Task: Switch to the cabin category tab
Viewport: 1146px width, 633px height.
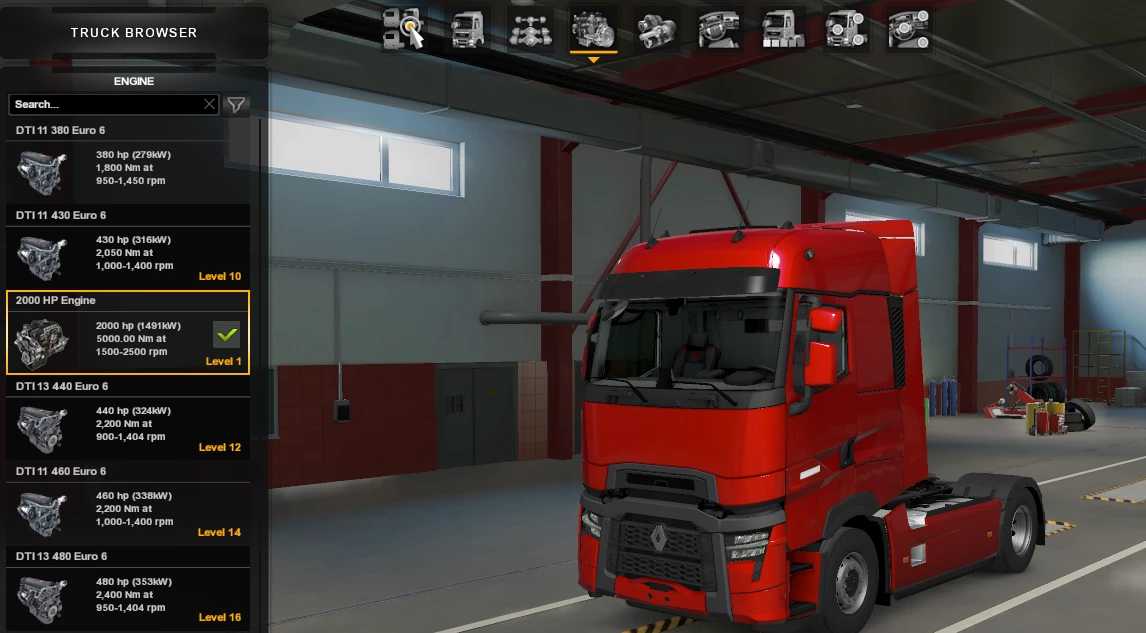Action: [467, 29]
